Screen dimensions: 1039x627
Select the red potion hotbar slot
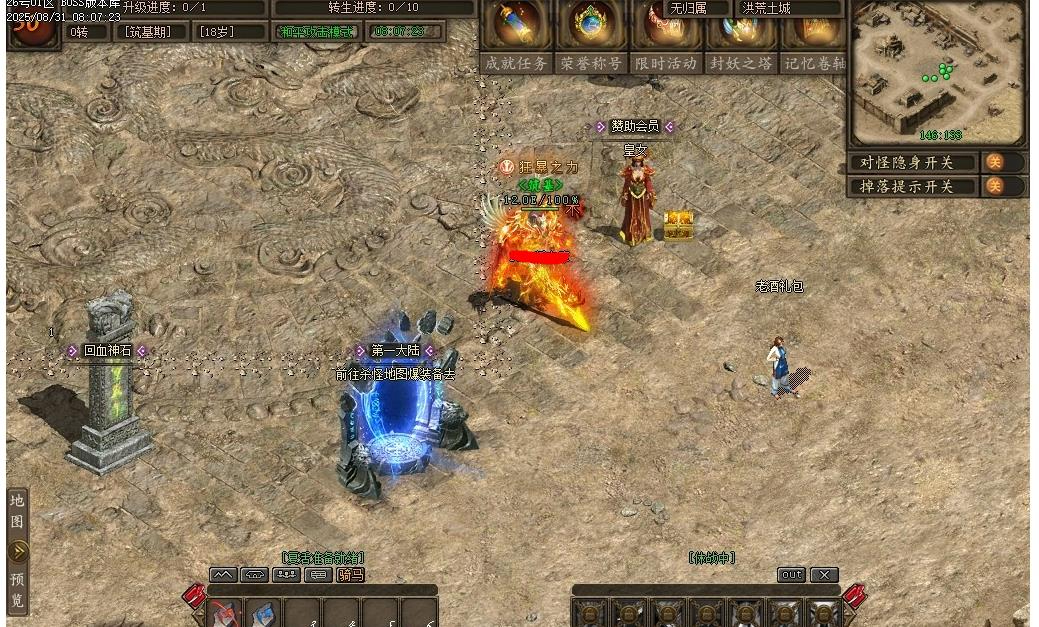[x=226, y=614]
